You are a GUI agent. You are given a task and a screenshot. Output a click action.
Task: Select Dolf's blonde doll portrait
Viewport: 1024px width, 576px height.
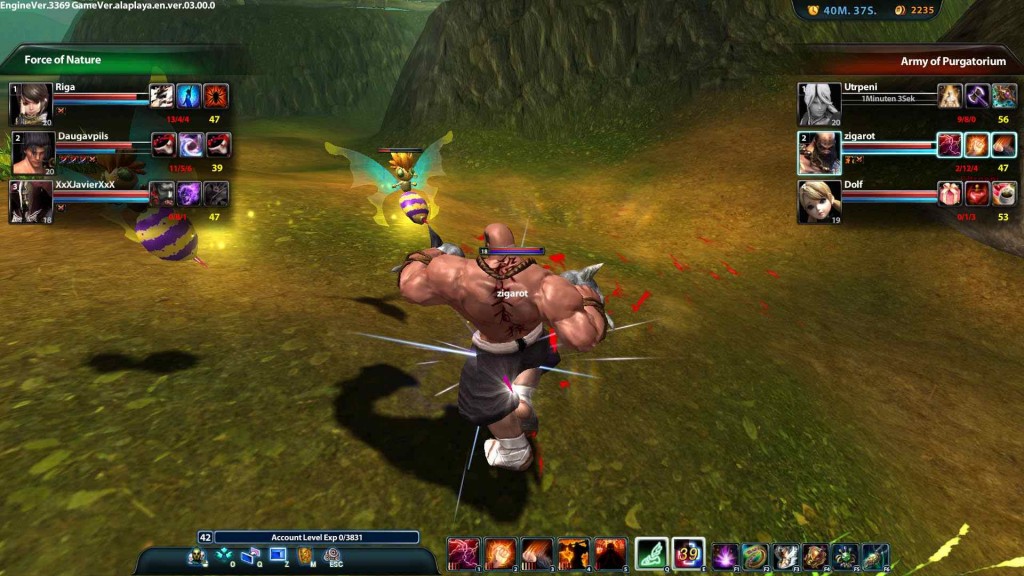(x=818, y=200)
